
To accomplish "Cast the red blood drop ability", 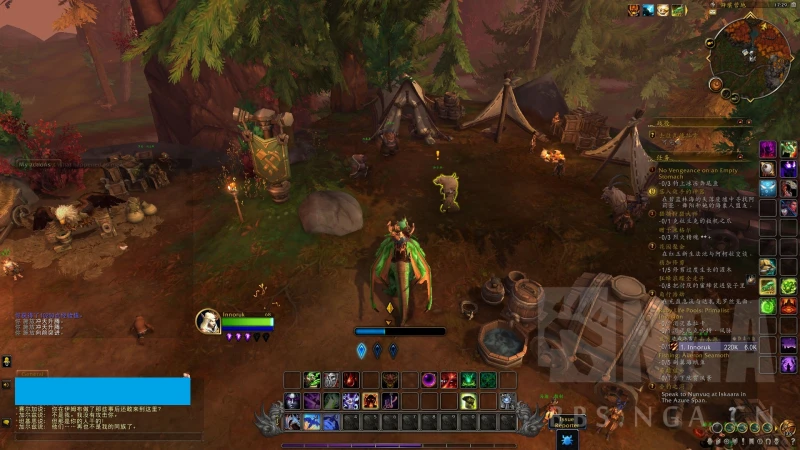I will (x=351, y=380).
